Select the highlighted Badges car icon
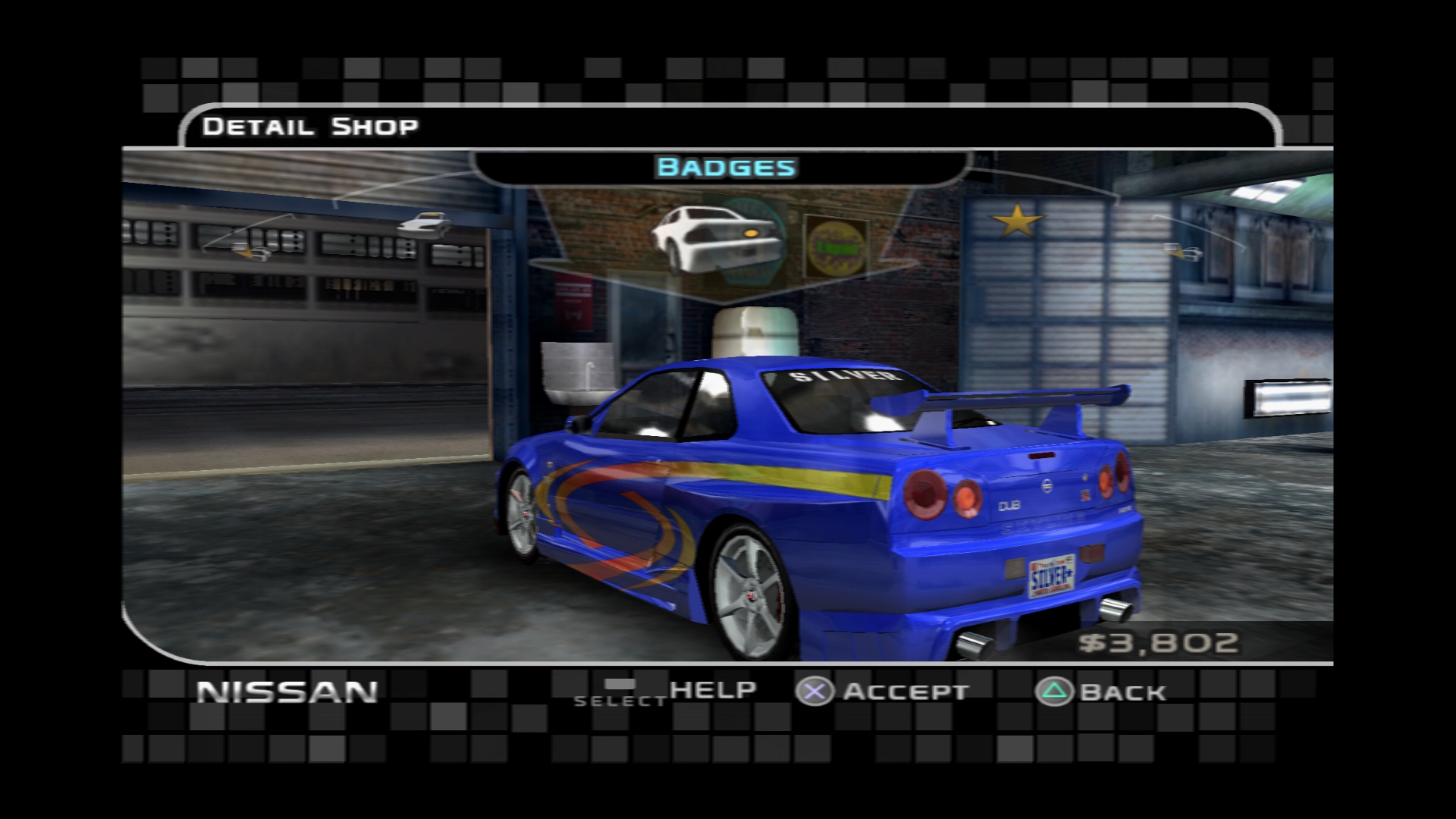Viewport: 1456px width, 819px height. [x=715, y=237]
